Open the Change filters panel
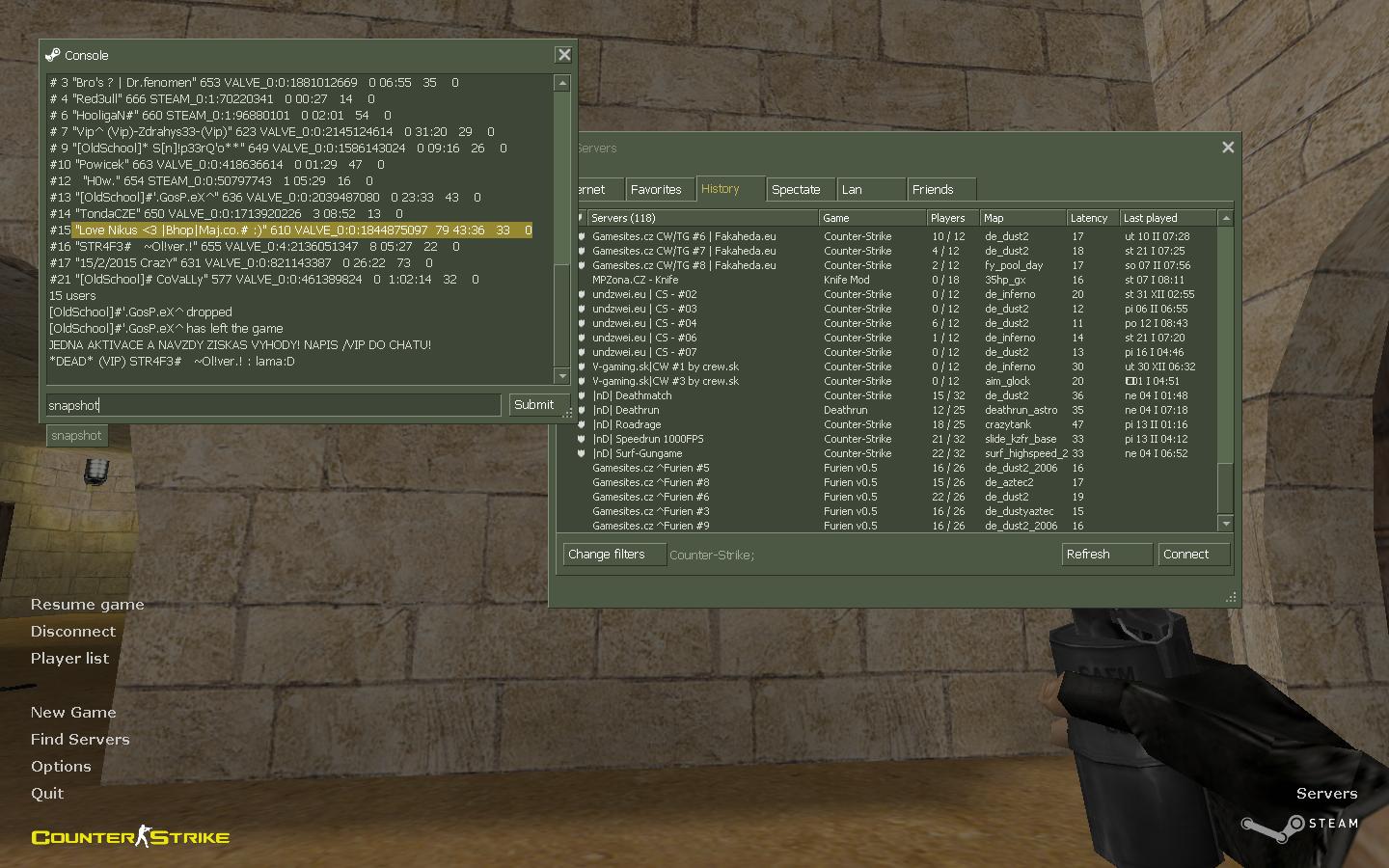The height and width of the screenshot is (868, 1389). 607,555
